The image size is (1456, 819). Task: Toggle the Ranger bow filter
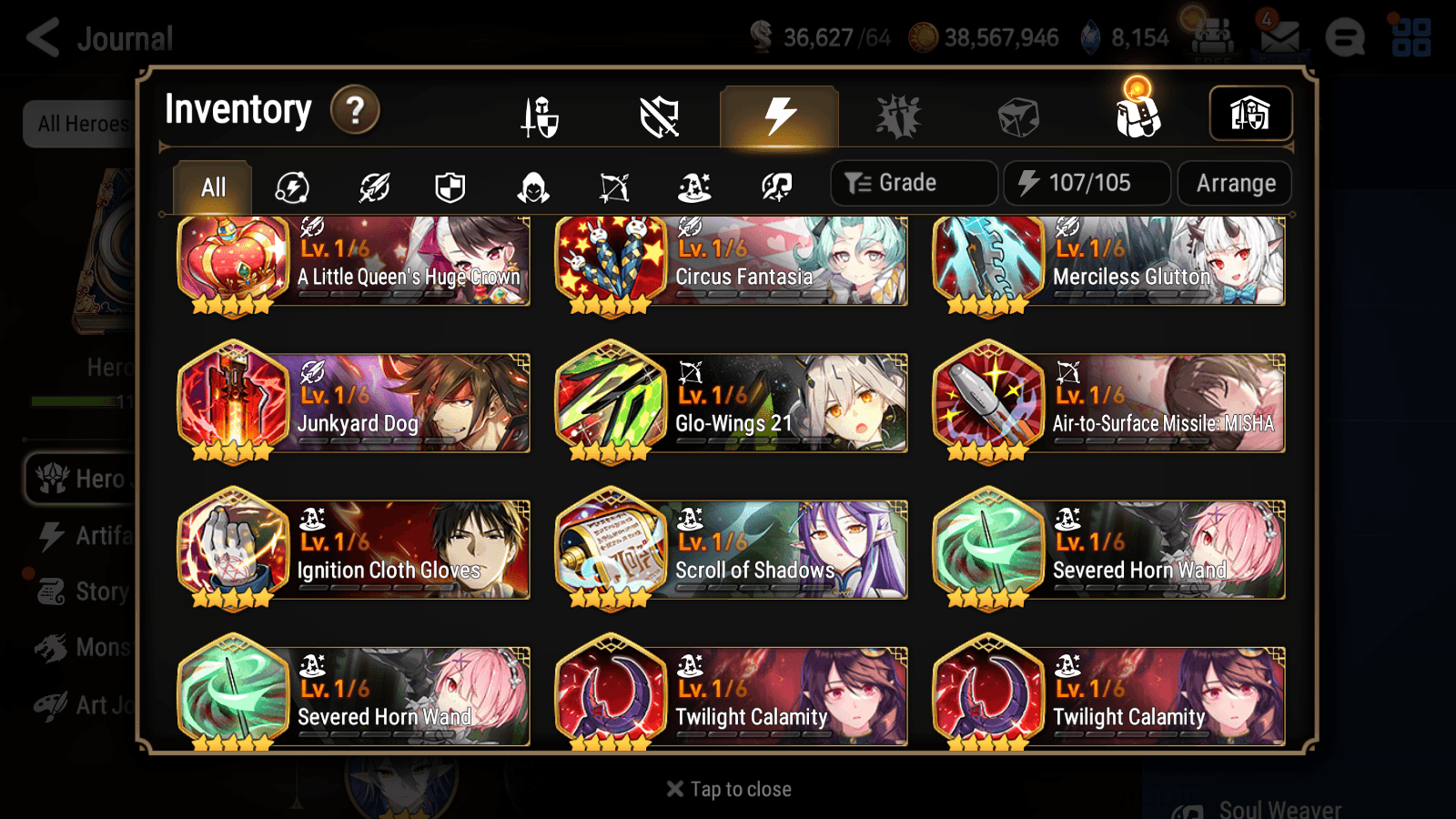click(x=615, y=187)
